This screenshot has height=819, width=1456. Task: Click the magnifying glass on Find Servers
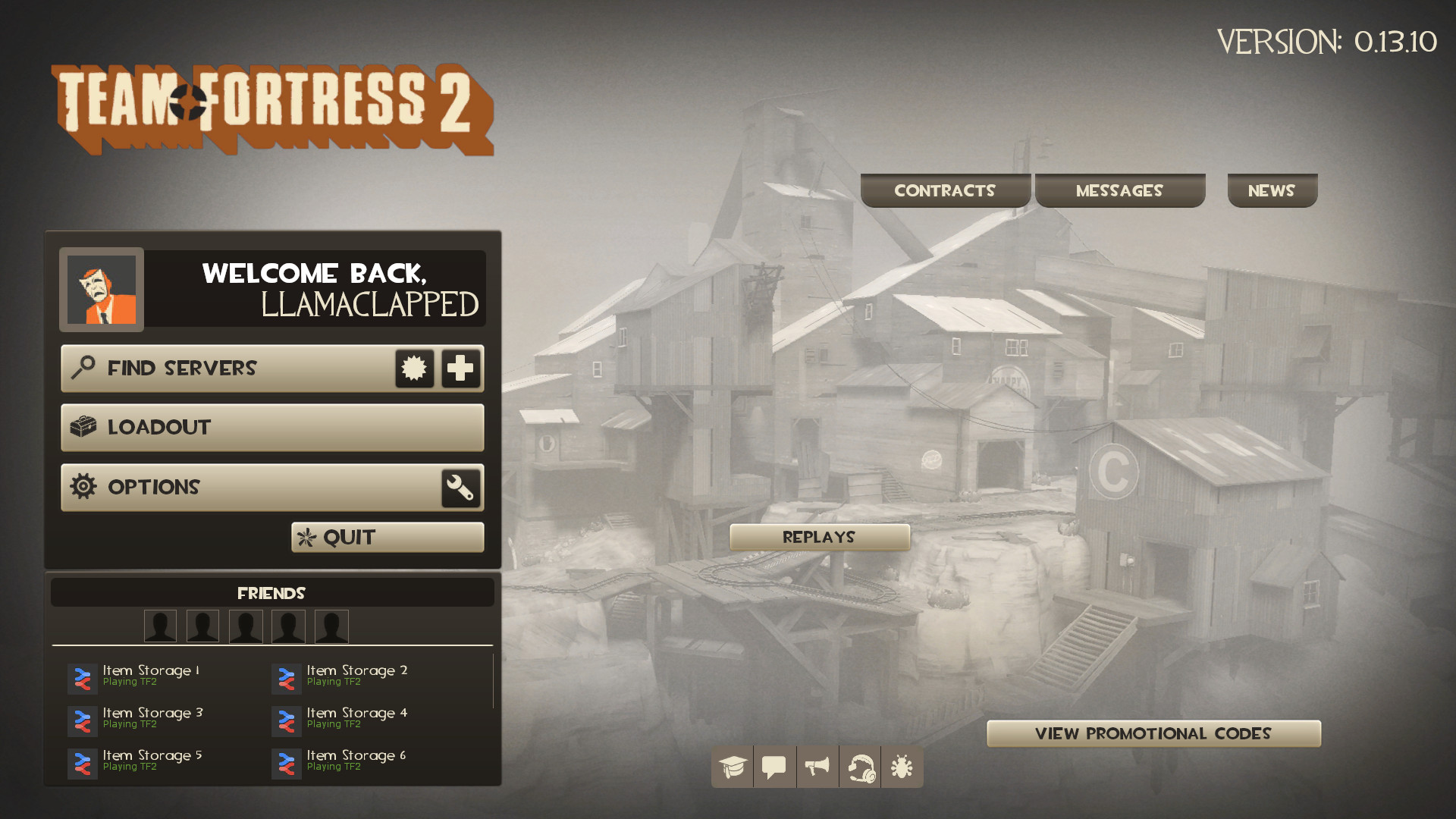click(x=83, y=369)
